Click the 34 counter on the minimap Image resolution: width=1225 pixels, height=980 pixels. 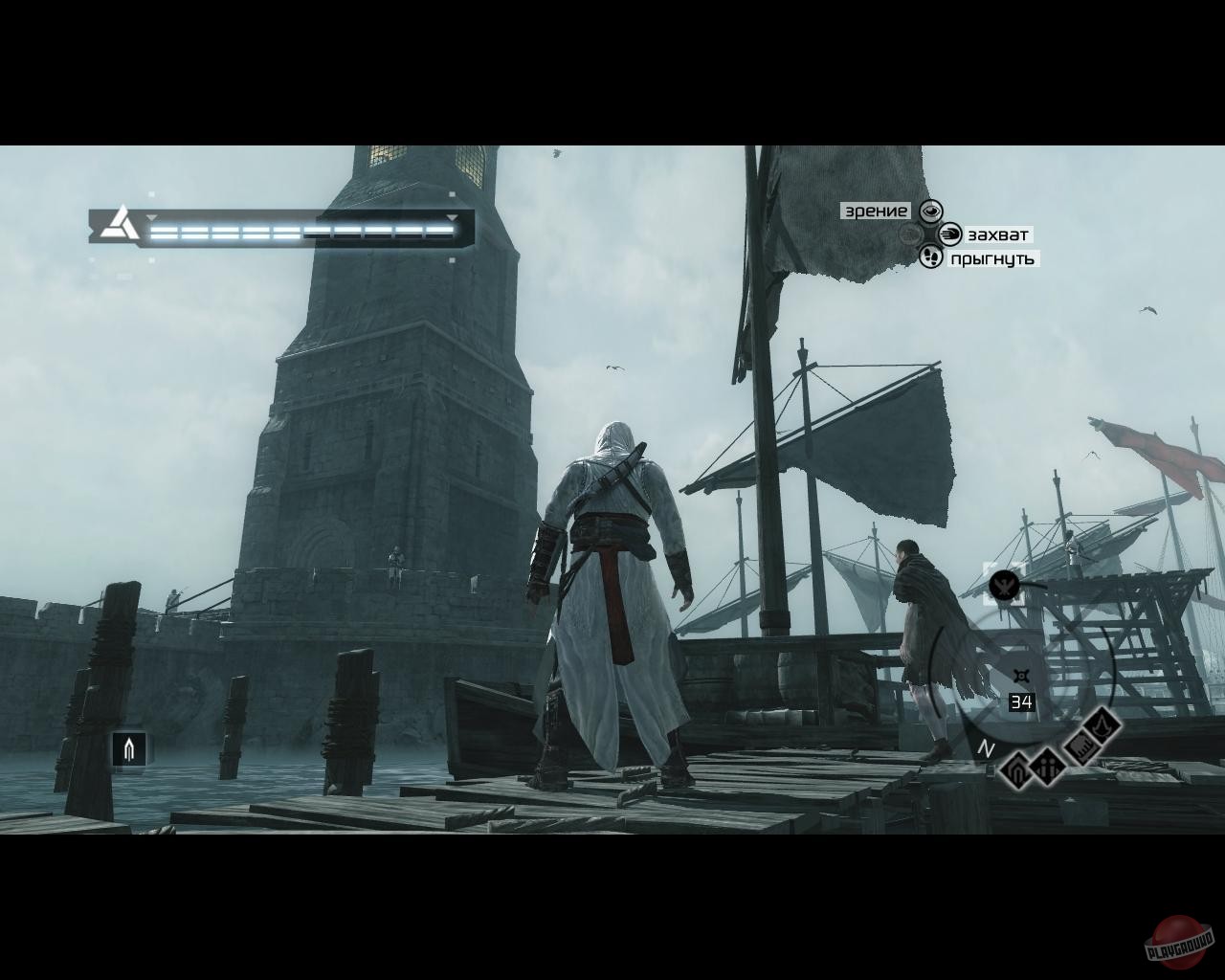pyautogui.click(x=1021, y=701)
